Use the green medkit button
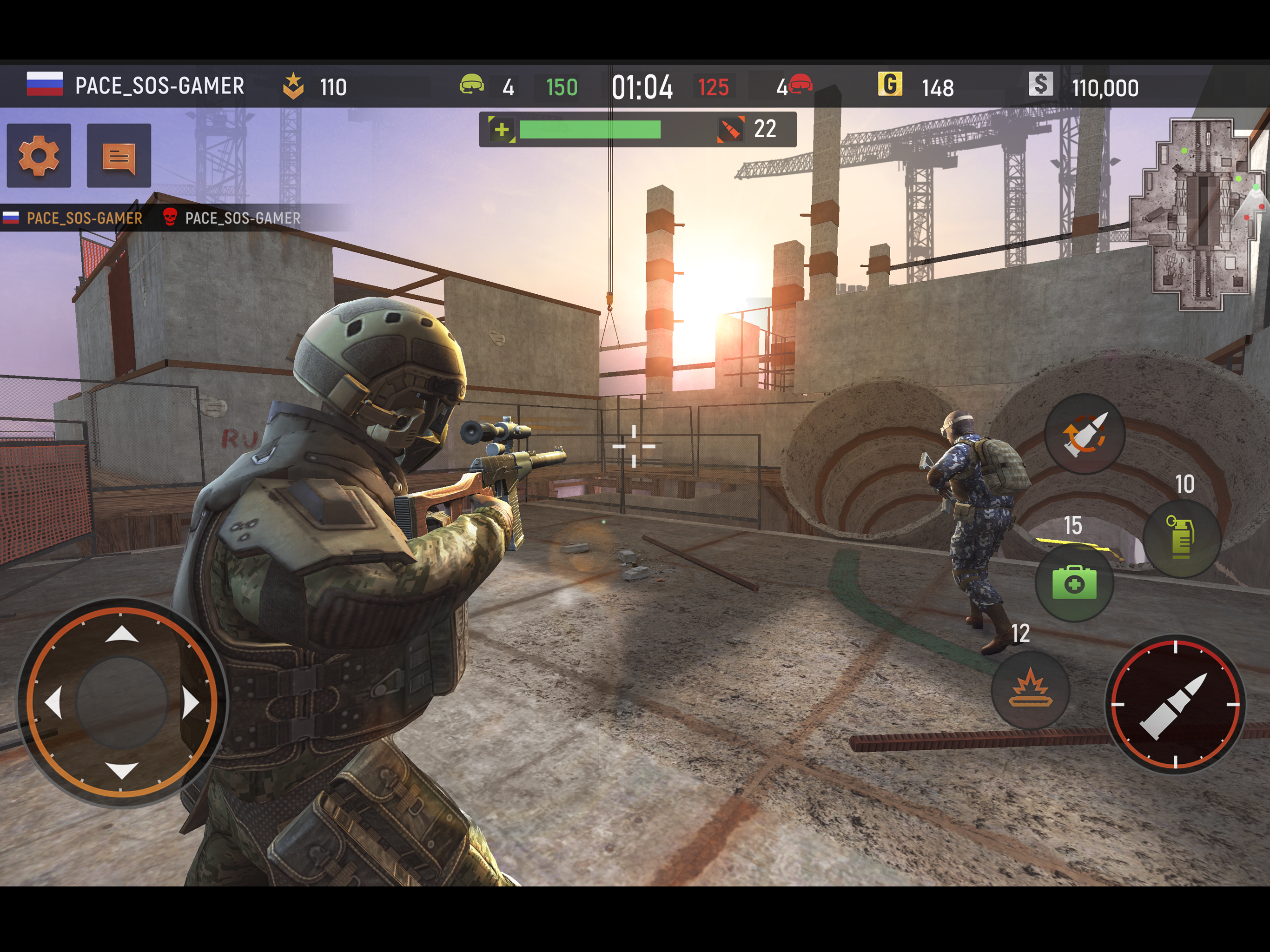This screenshot has width=1270, height=952. [x=1074, y=583]
